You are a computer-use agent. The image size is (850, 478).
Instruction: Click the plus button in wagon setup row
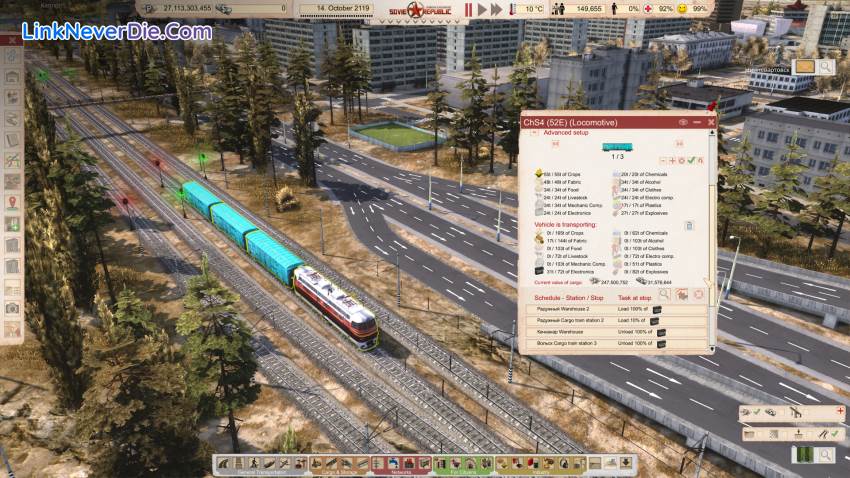tap(671, 160)
